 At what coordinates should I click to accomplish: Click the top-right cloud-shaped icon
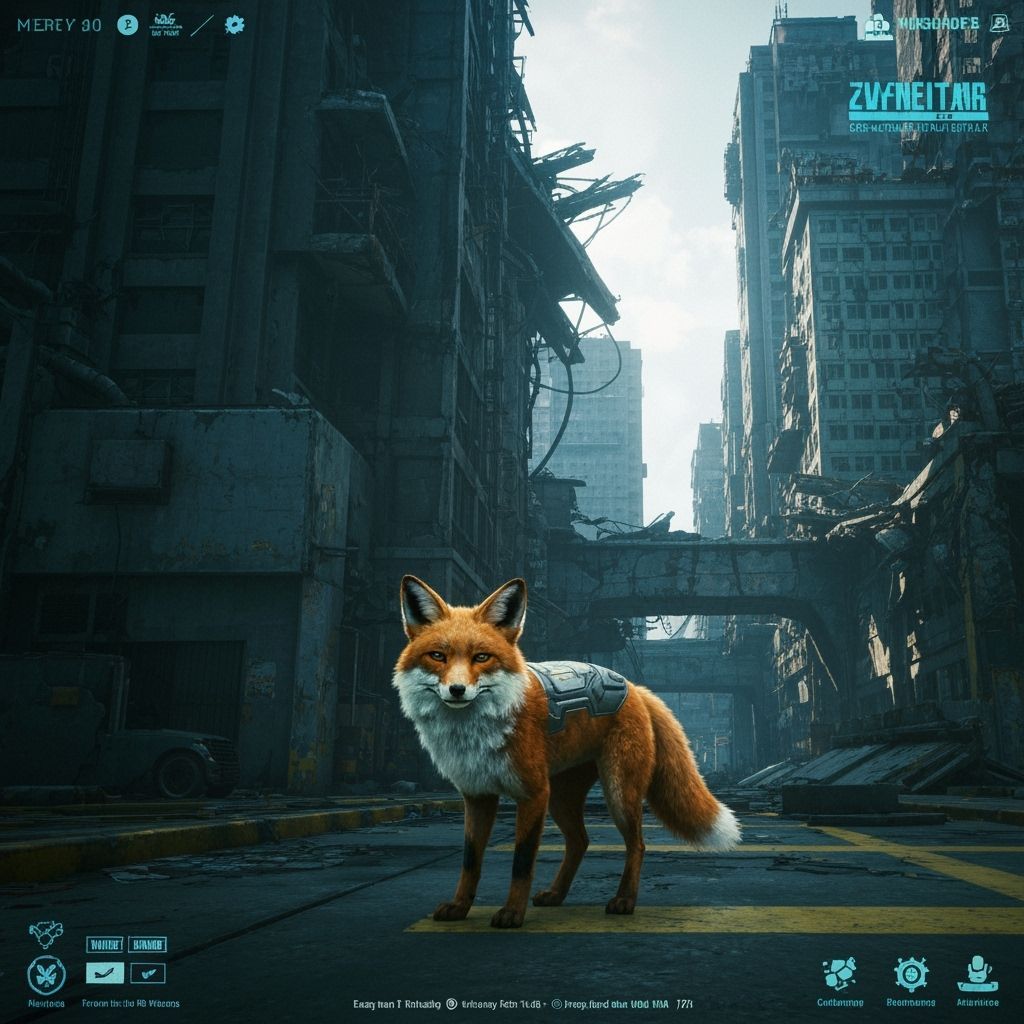pyautogui.click(x=878, y=27)
